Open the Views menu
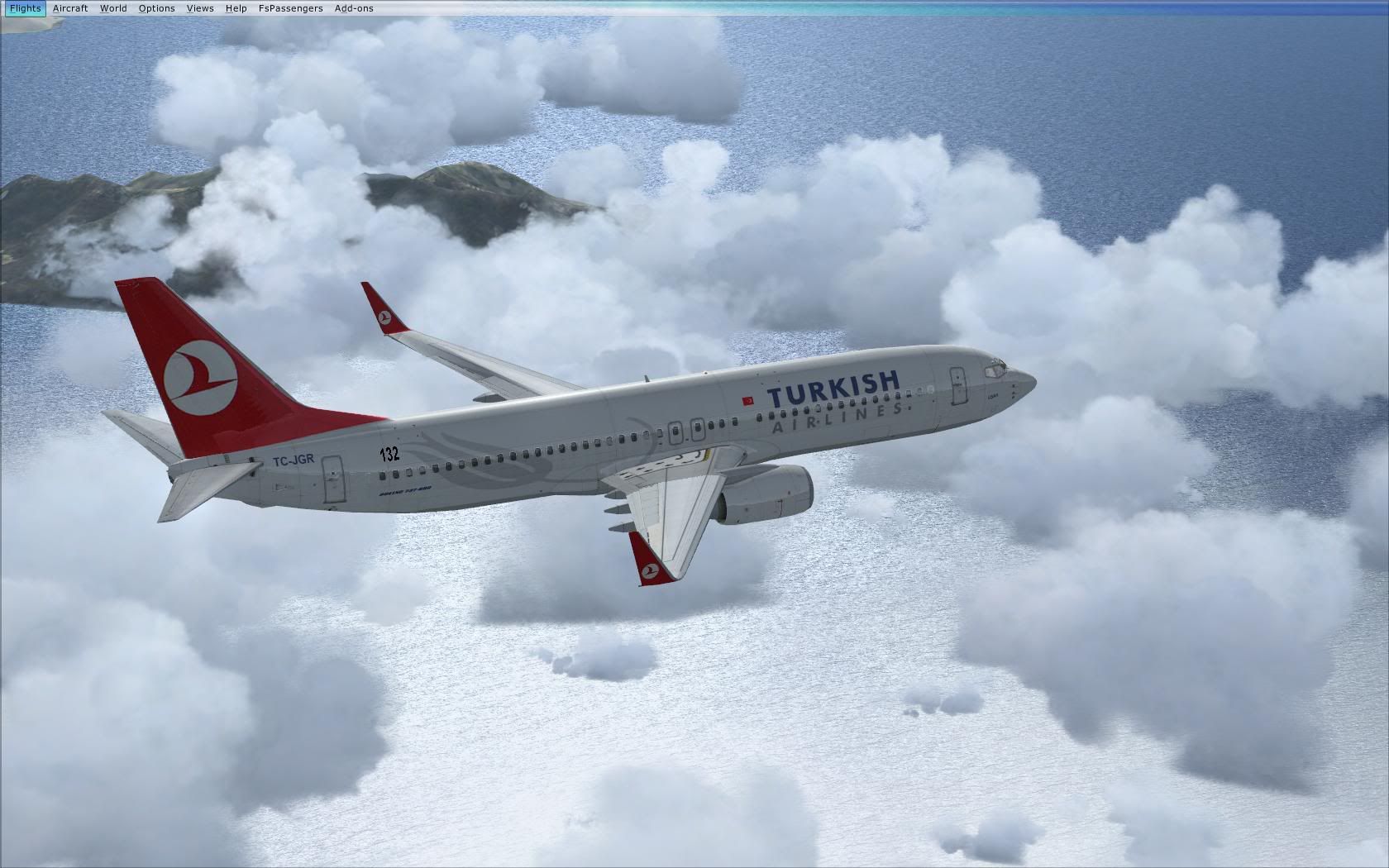The image size is (1389, 868). tap(200, 8)
